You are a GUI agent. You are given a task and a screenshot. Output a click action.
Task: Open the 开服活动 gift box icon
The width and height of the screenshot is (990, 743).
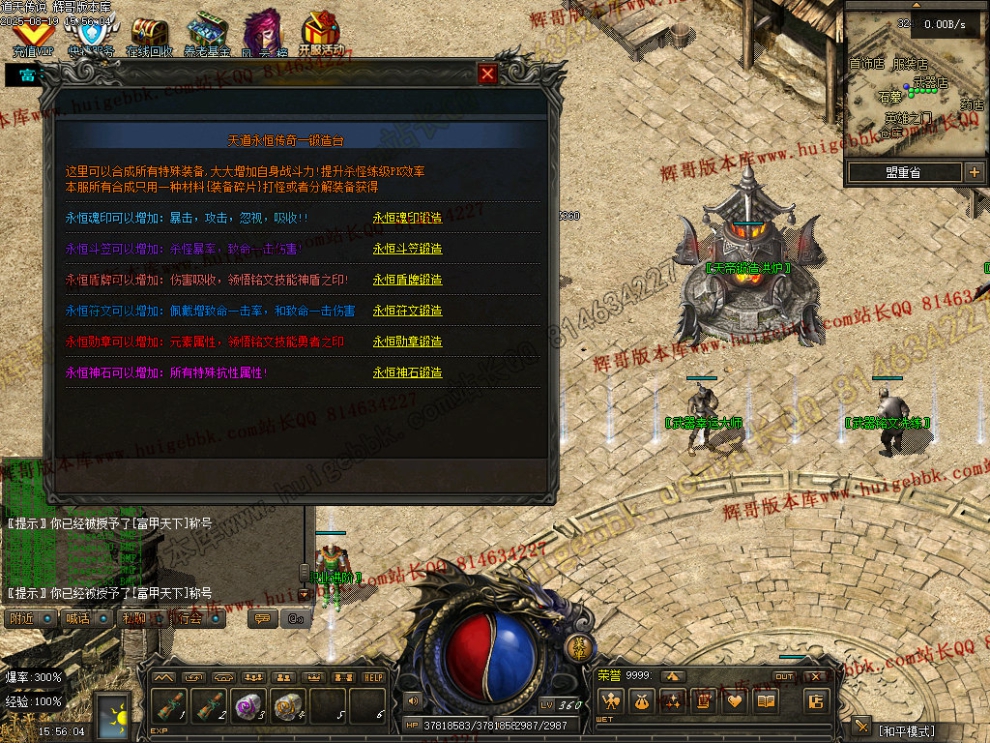[x=321, y=34]
